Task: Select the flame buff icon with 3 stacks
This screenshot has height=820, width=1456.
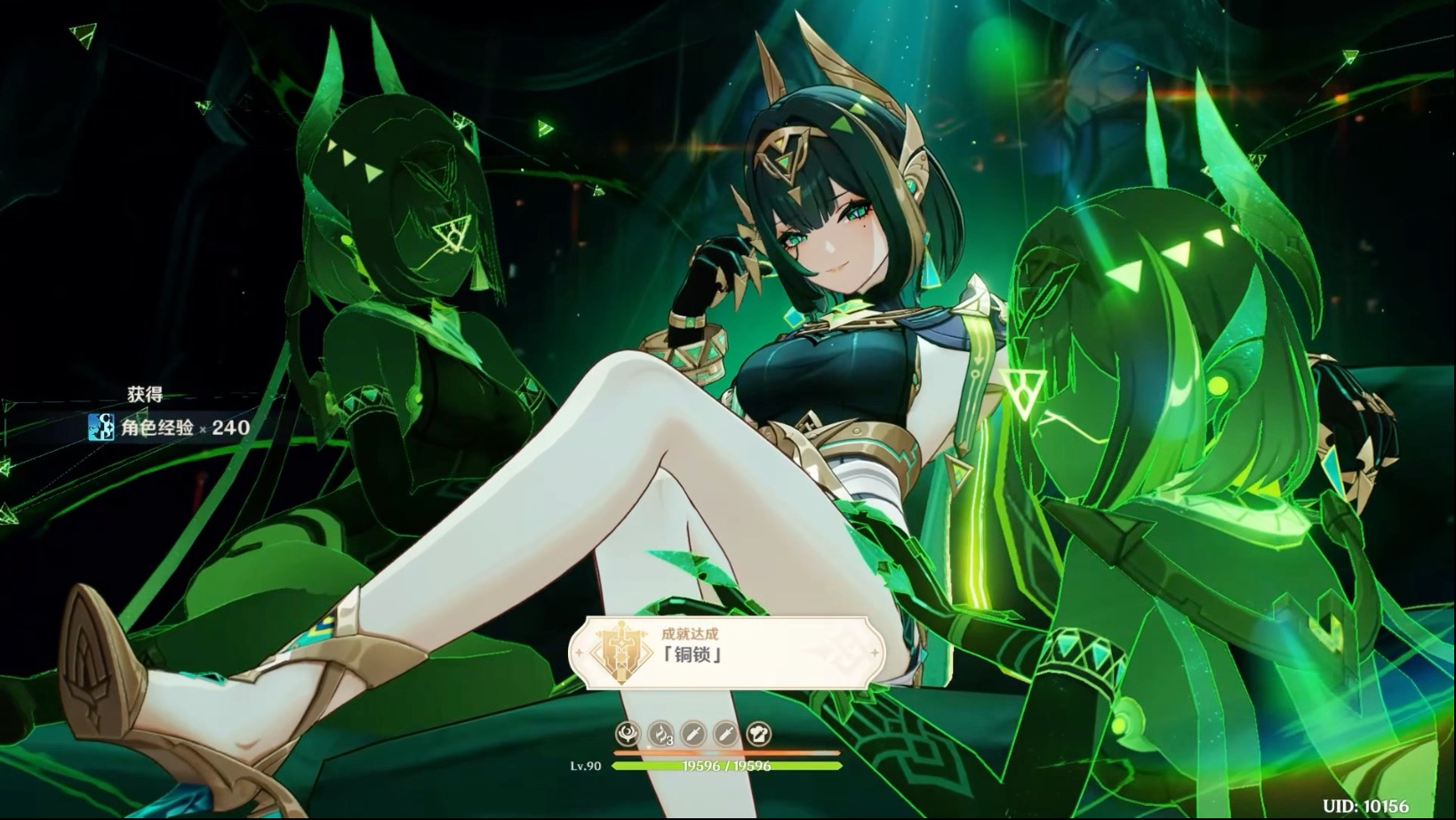Action: [660, 734]
